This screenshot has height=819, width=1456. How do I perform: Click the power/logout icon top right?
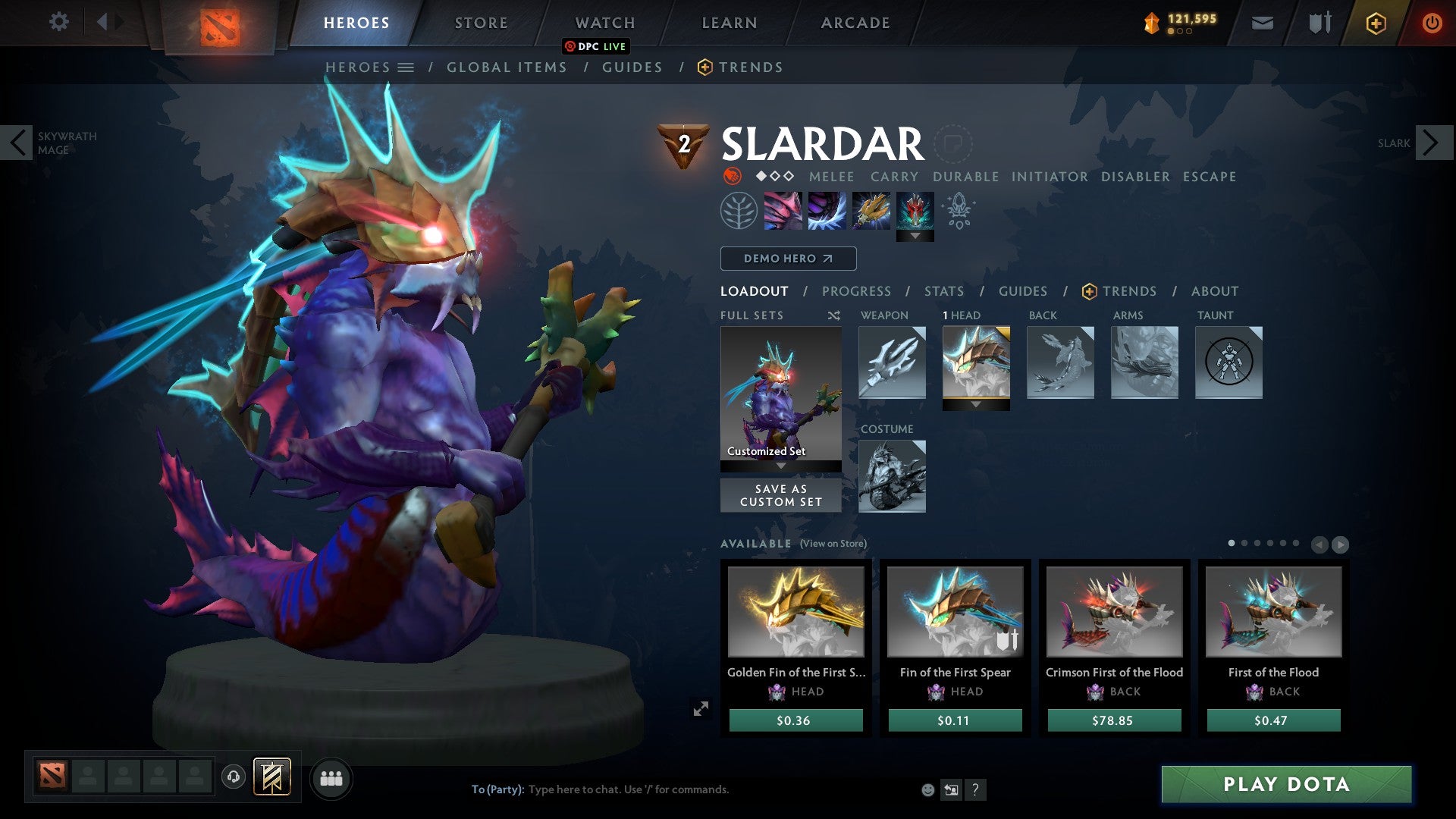[x=1431, y=22]
